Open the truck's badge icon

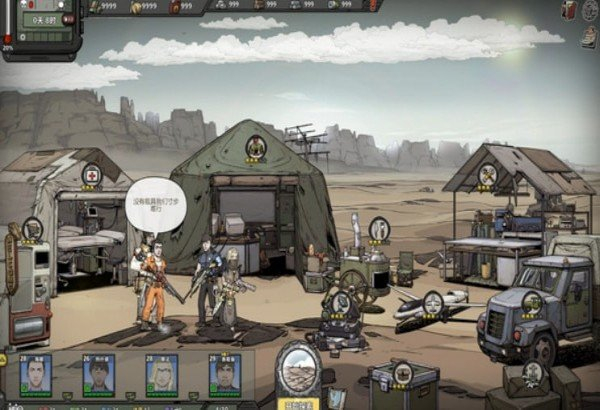click(x=532, y=301)
